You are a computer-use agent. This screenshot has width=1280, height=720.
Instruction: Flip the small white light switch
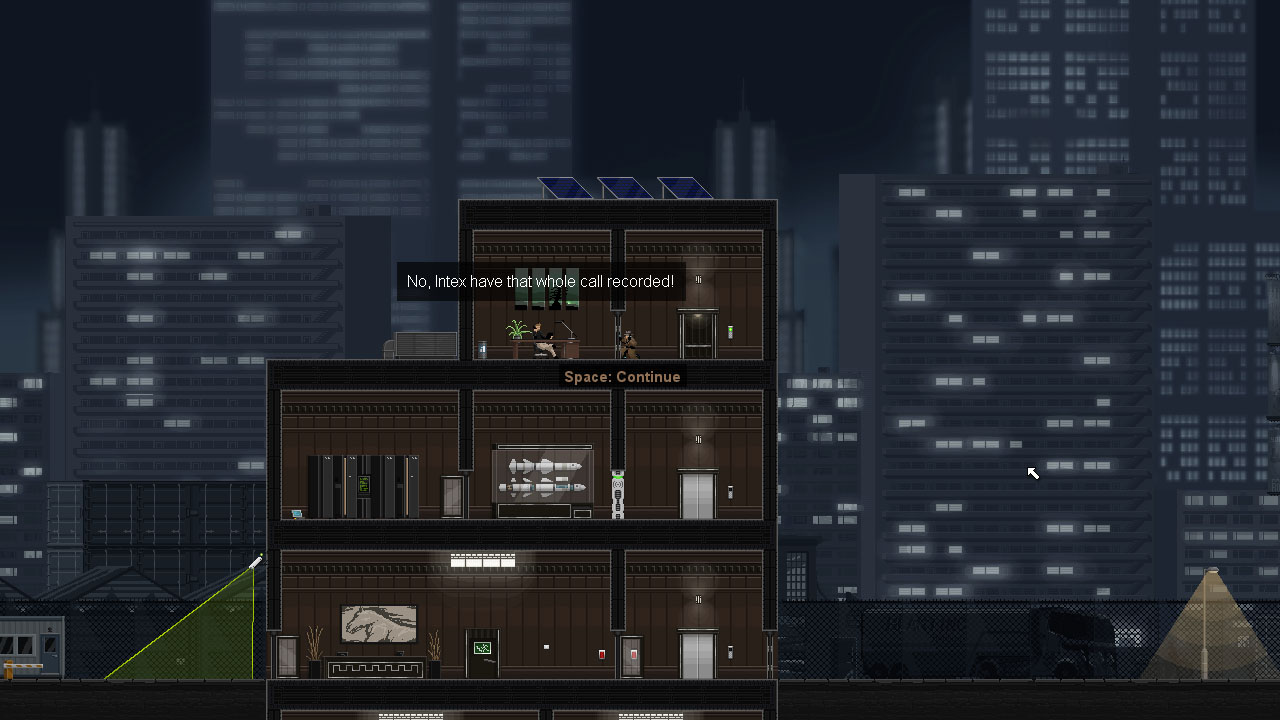pos(546,646)
